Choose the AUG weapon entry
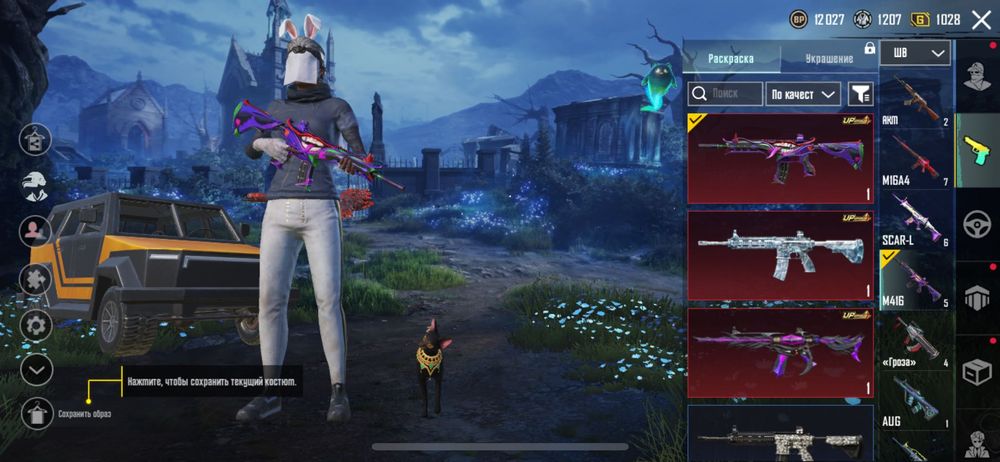Viewport: 1000px width, 462px height. [914, 400]
